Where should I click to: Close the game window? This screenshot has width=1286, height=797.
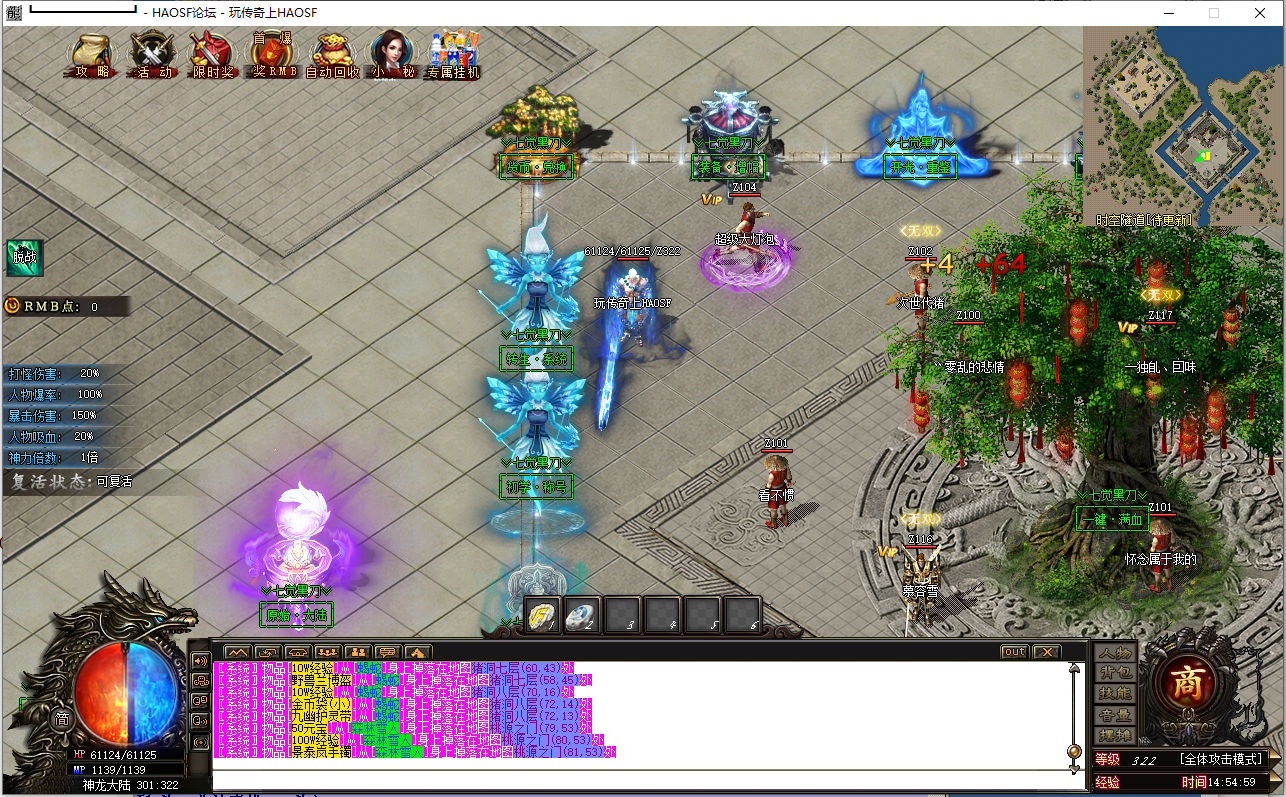pyautogui.click(x=1259, y=13)
